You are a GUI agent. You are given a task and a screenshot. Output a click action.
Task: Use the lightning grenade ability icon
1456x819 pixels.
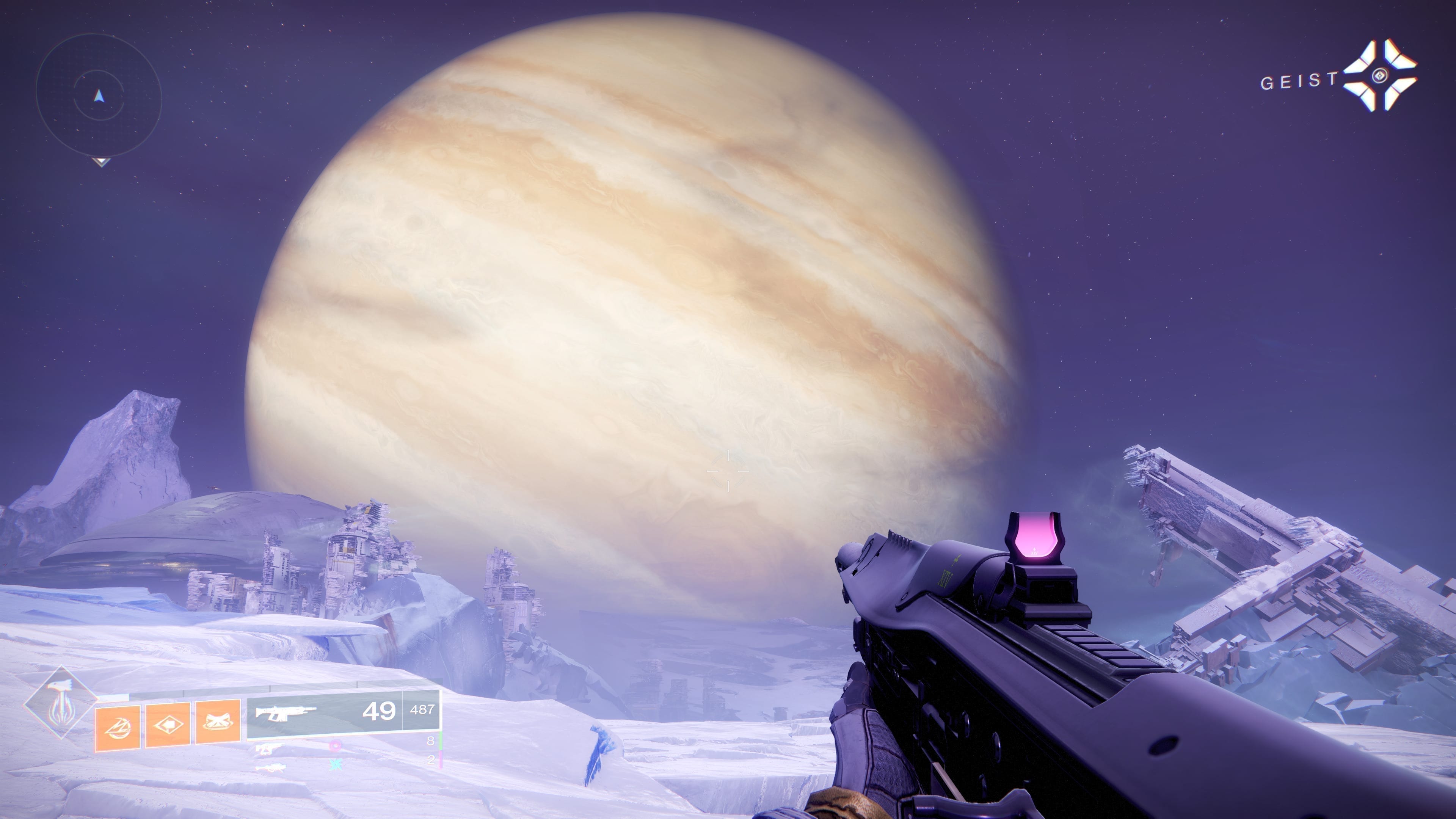click(x=118, y=728)
